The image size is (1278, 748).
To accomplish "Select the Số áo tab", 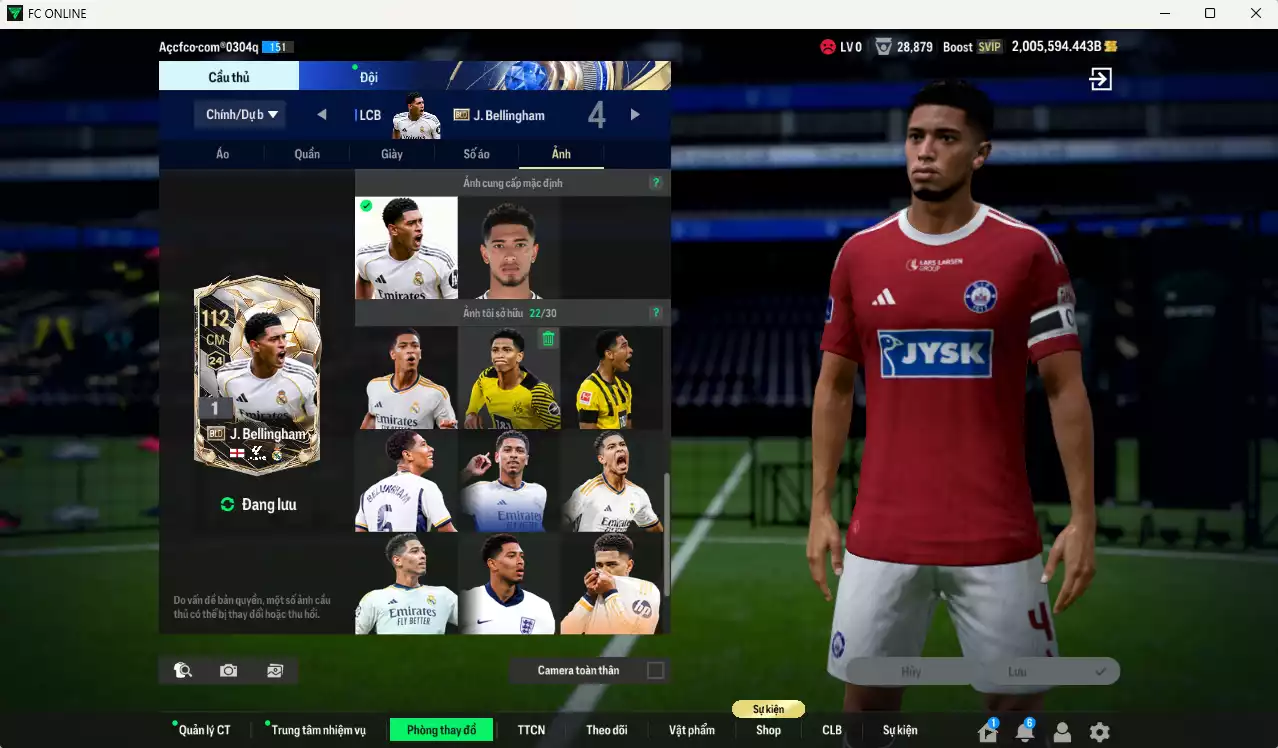I will pos(476,154).
